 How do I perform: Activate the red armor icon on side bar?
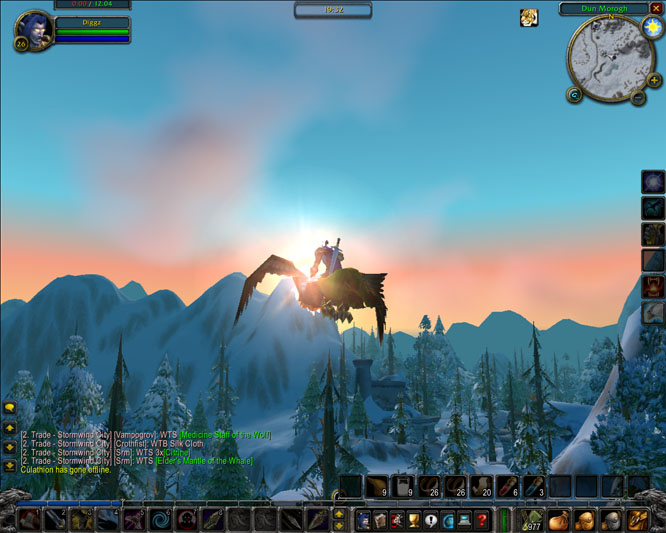pos(653,287)
